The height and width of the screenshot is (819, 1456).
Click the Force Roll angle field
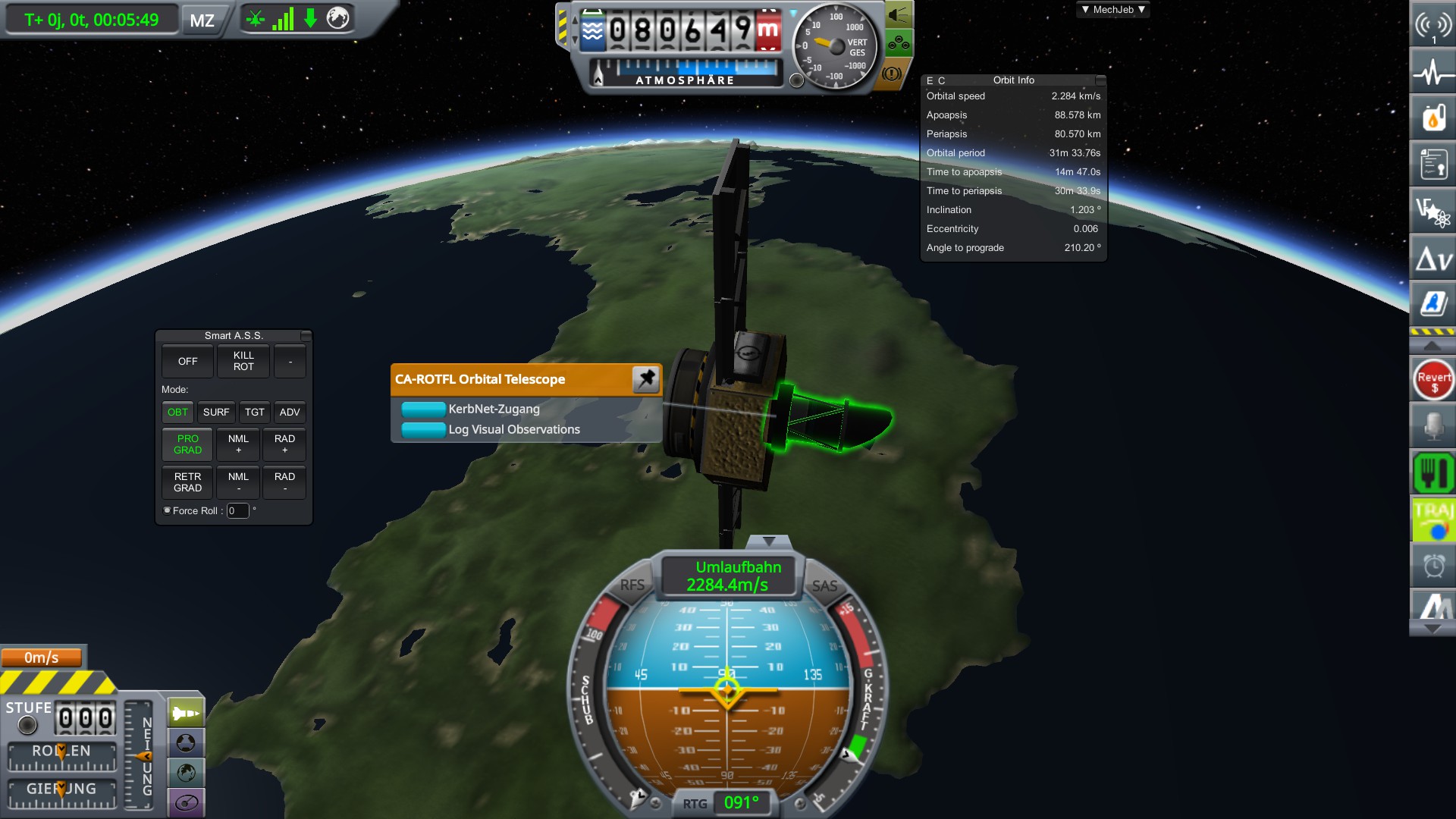pos(237,510)
